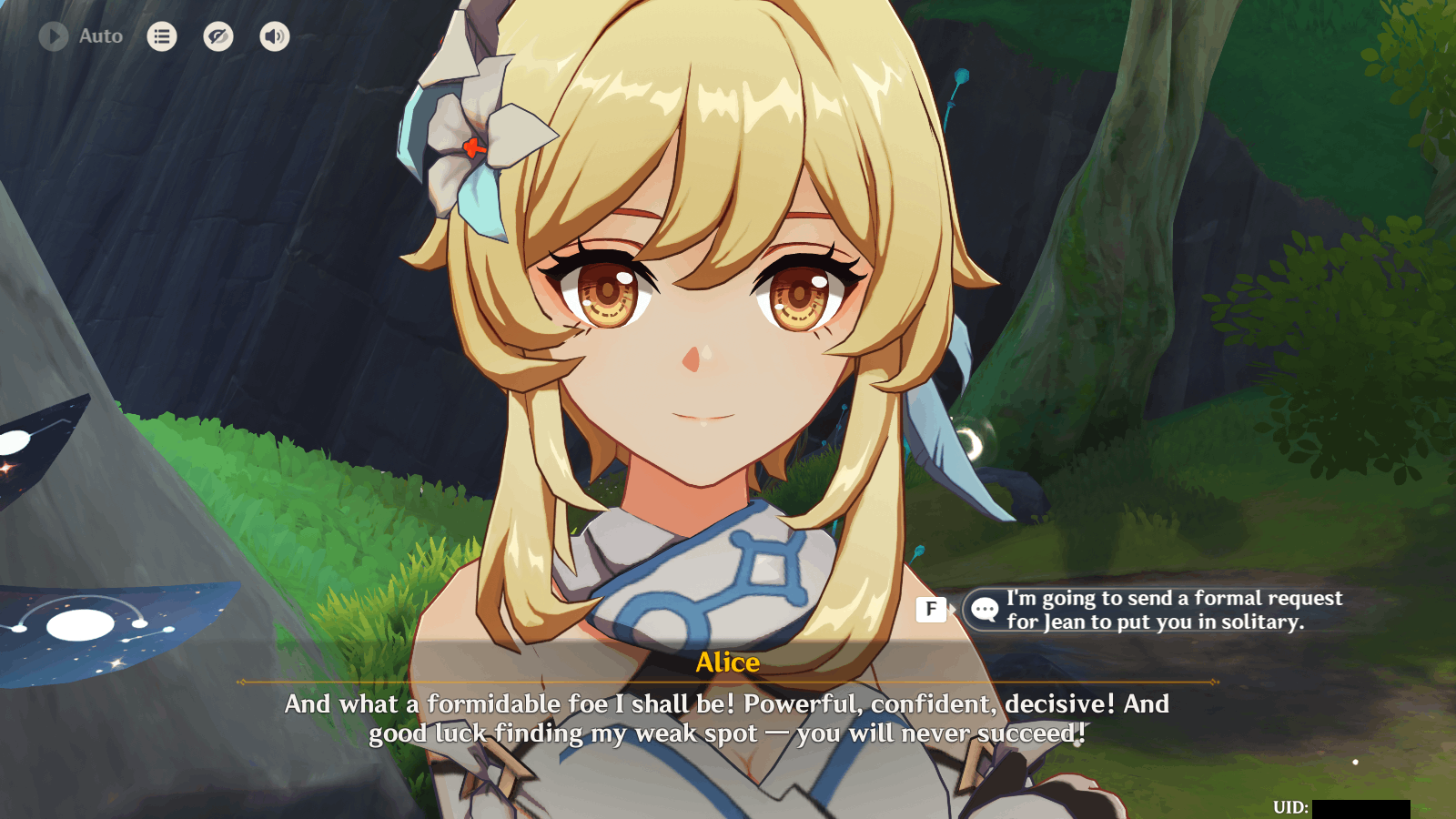Choose the reply about a formal request for Jean
The width and height of the screenshot is (1456, 819).
coord(1156,610)
